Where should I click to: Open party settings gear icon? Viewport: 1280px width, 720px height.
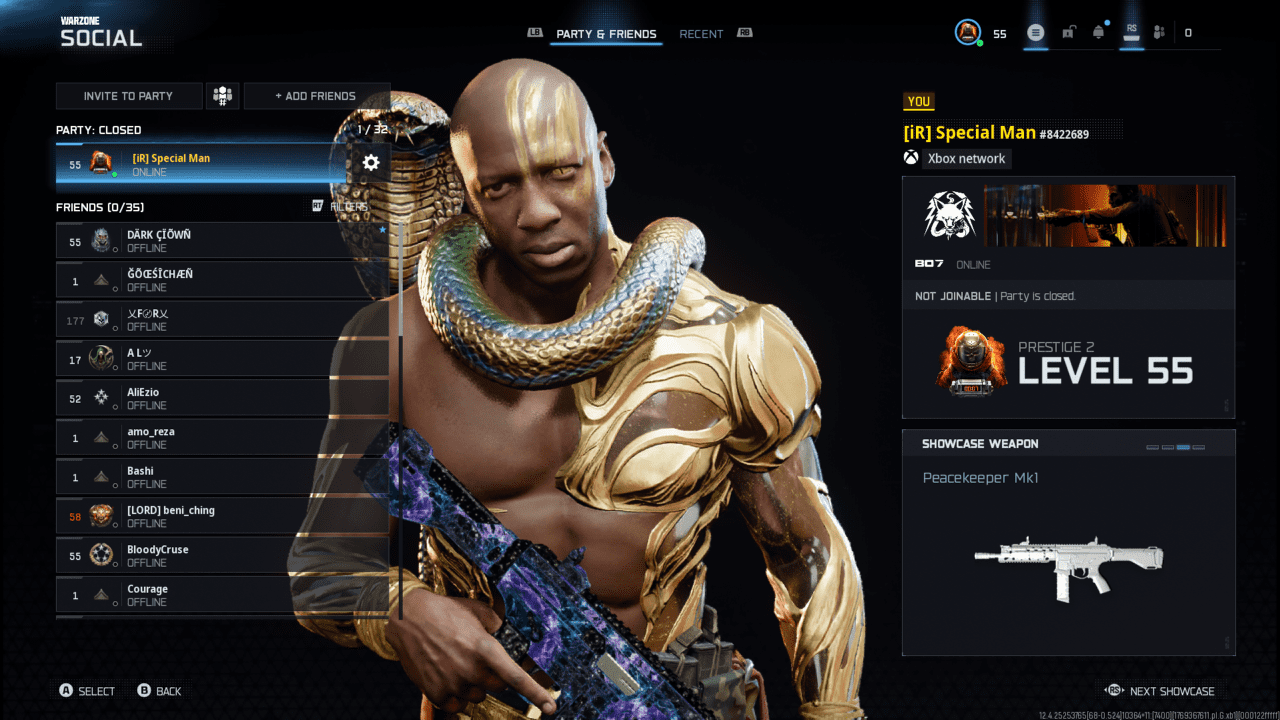(371, 163)
